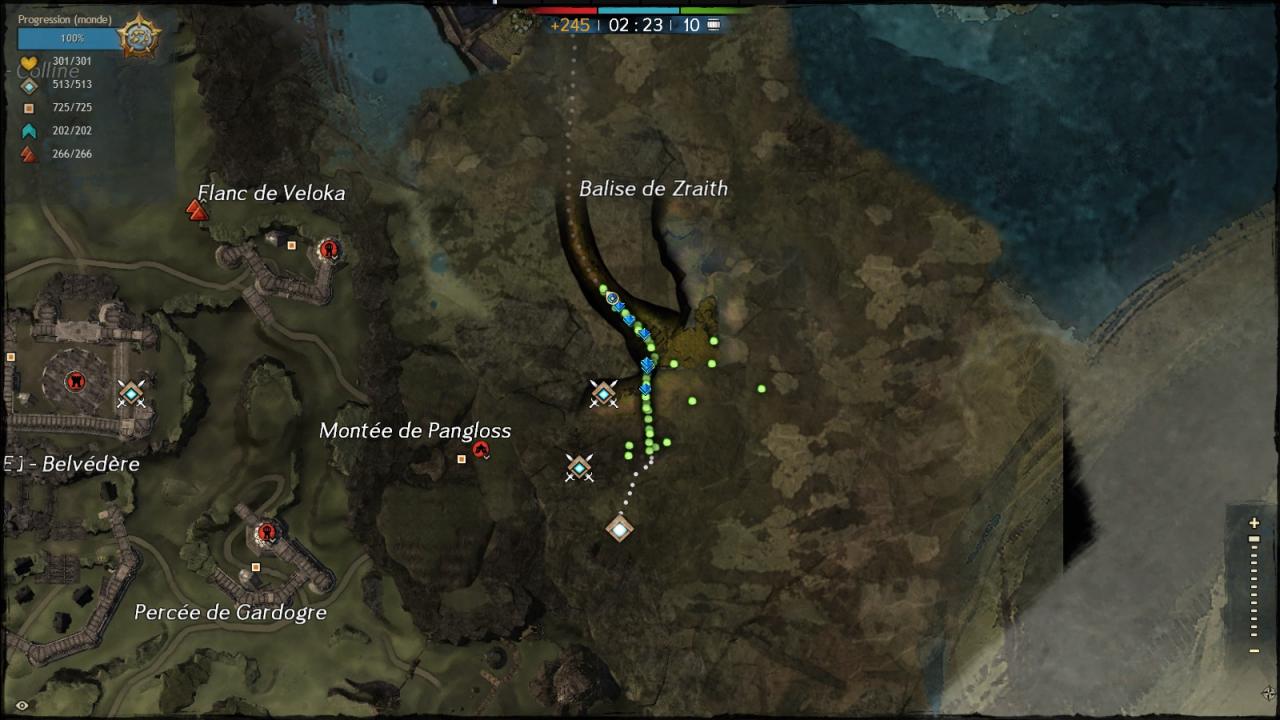Select the point of interest beside Montée de Pangloss icon
Screen dimensions: 1280x720
pyautogui.click(x=461, y=459)
